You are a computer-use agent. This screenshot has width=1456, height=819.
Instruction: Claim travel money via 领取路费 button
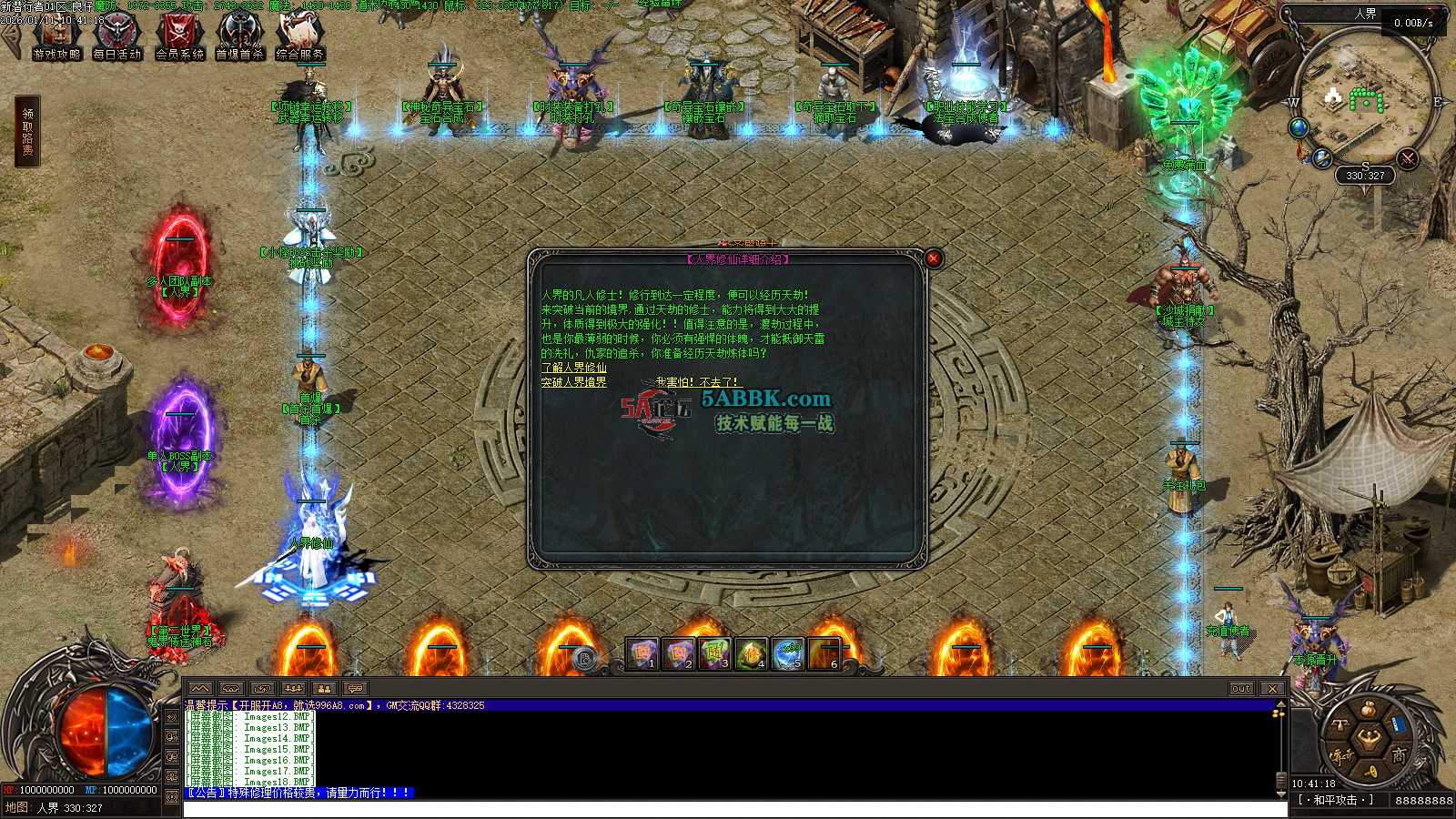click(27, 133)
